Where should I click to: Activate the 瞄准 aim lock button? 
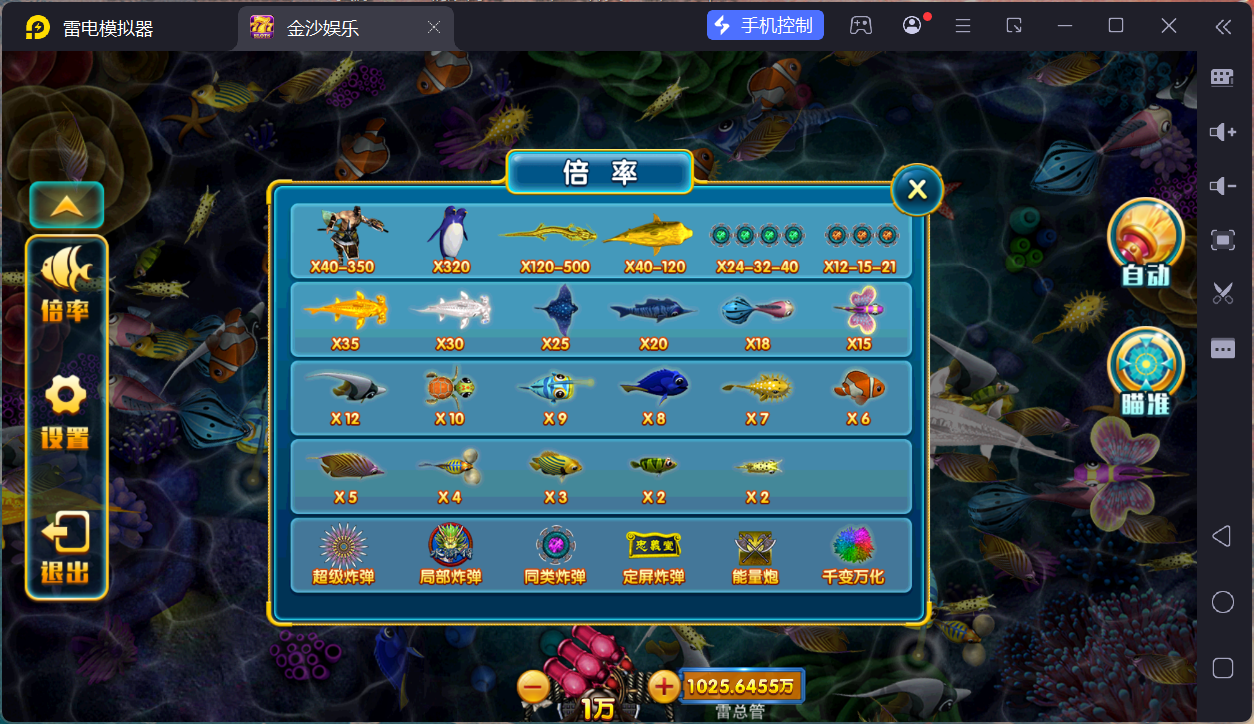tap(1145, 371)
